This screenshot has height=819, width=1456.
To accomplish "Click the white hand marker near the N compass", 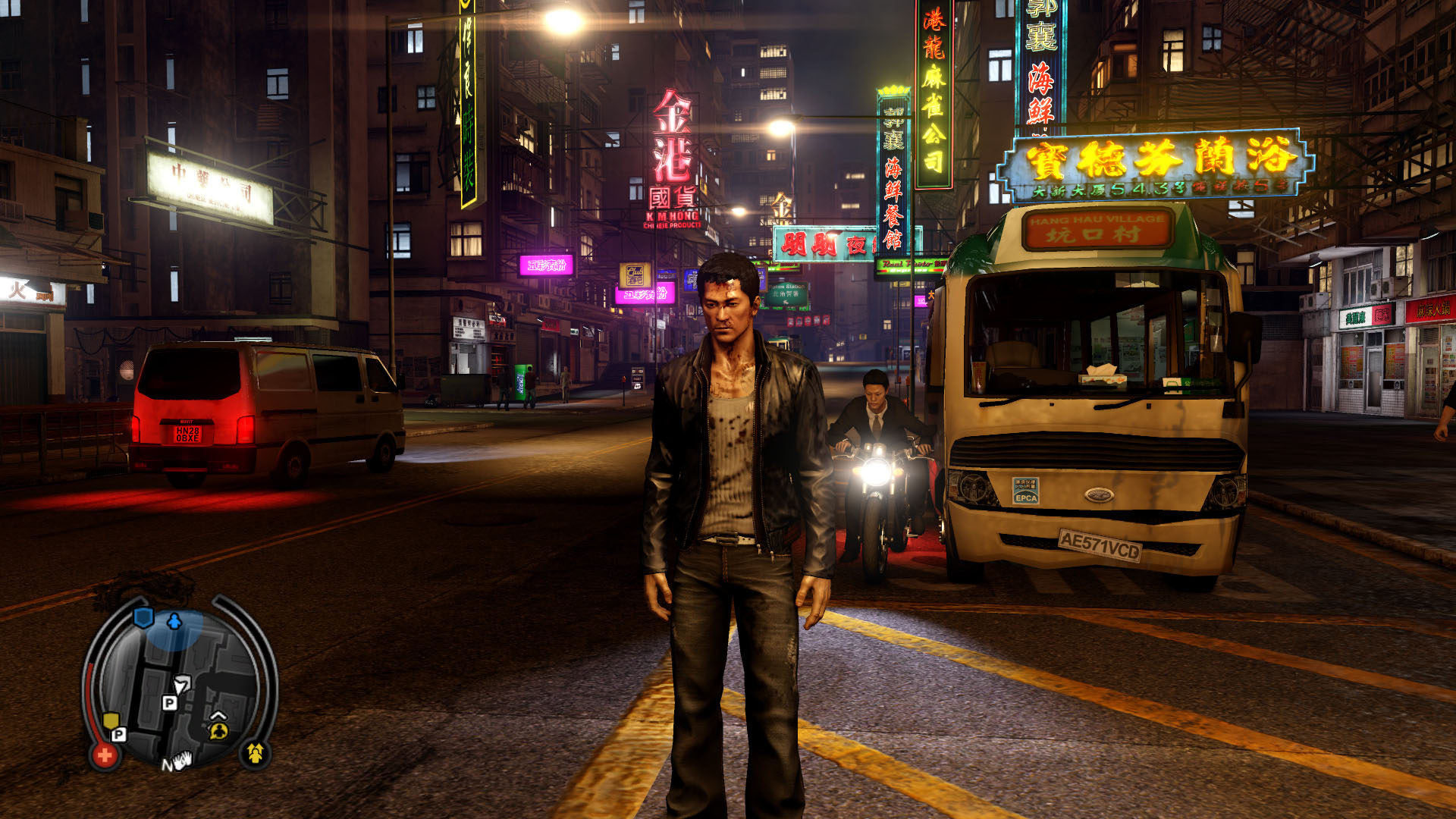I will click(x=181, y=761).
